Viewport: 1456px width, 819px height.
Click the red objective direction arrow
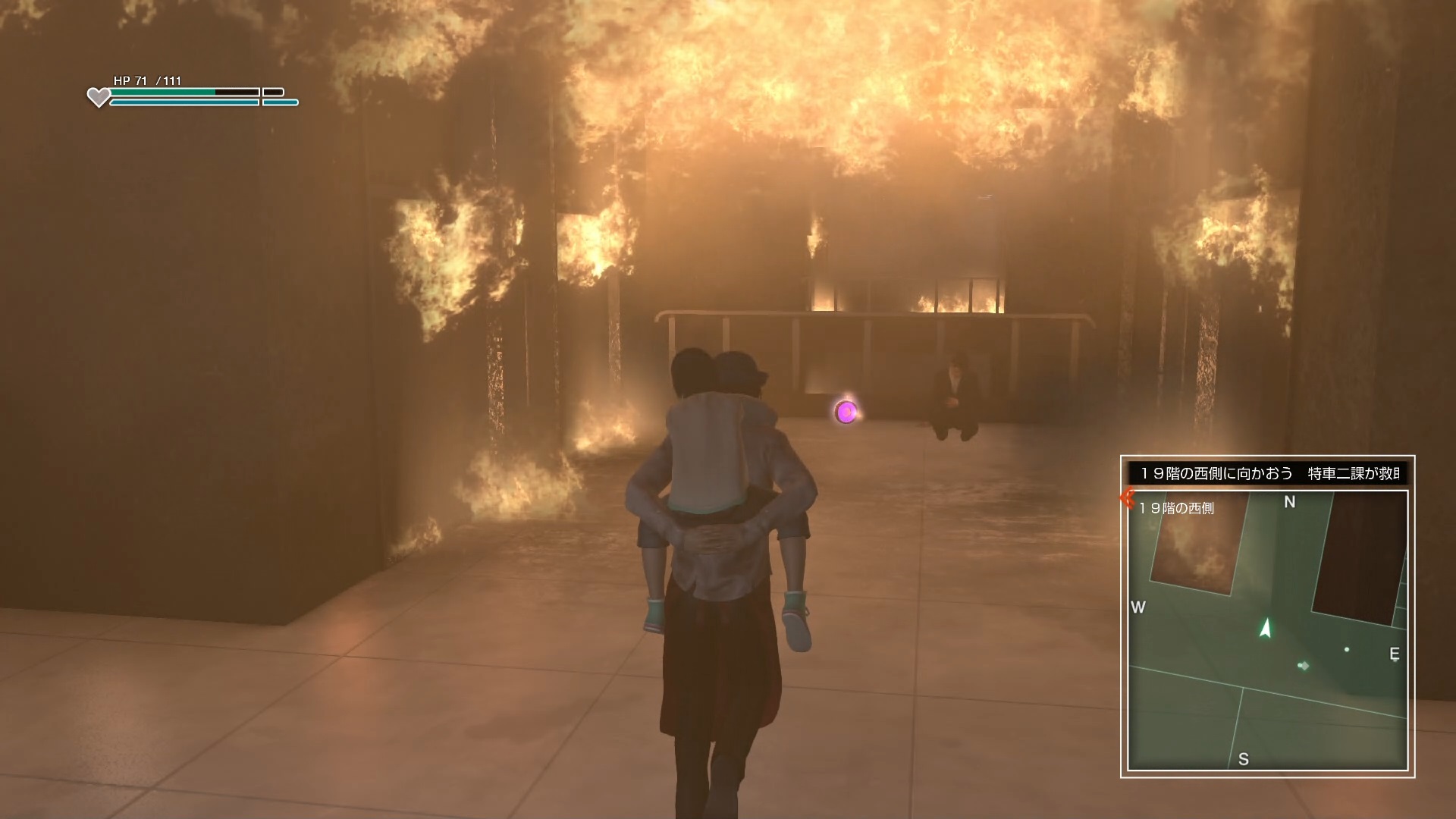pos(1127,498)
